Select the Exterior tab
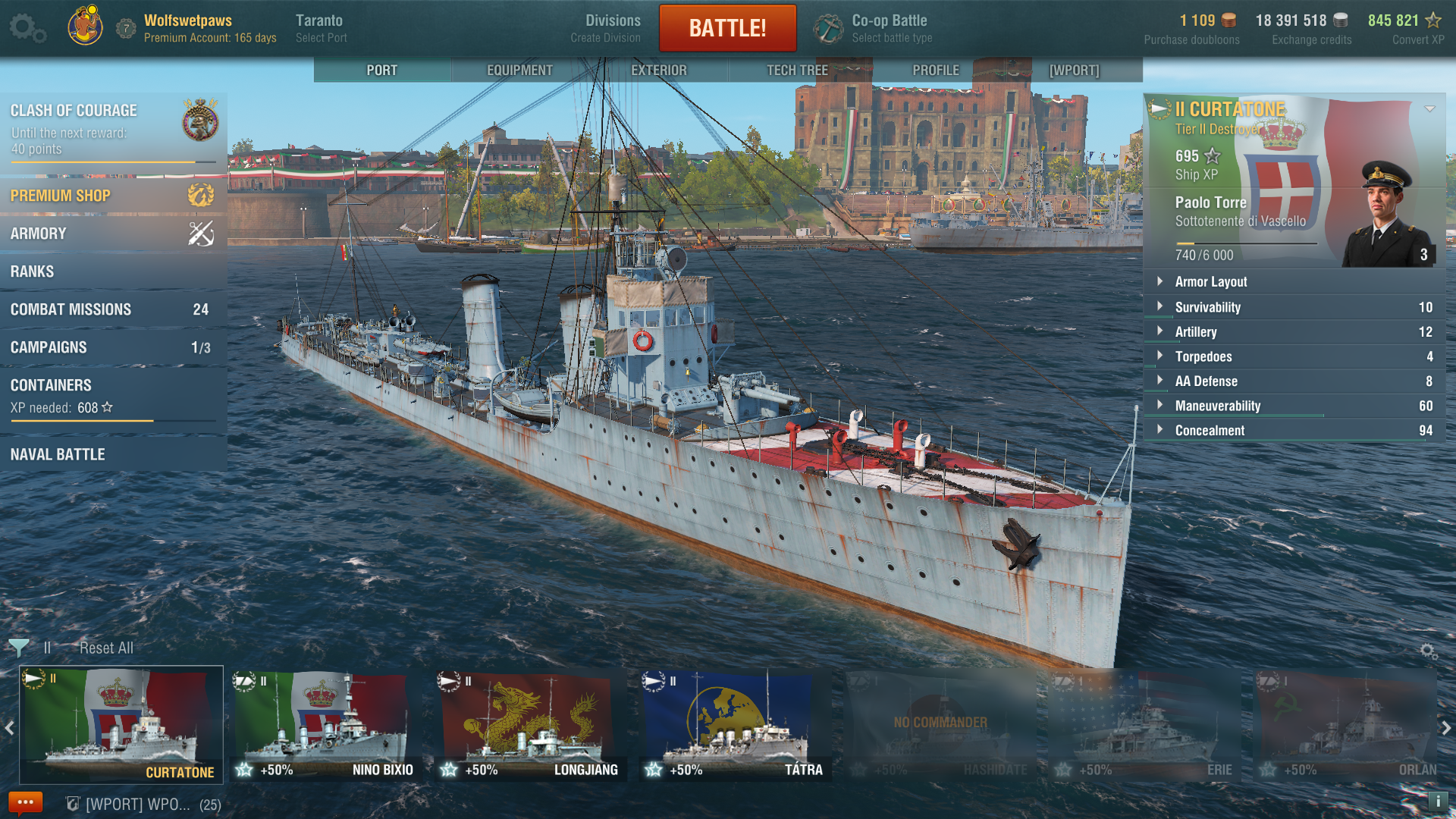Screen dimensions: 1456x819 point(658,70)
